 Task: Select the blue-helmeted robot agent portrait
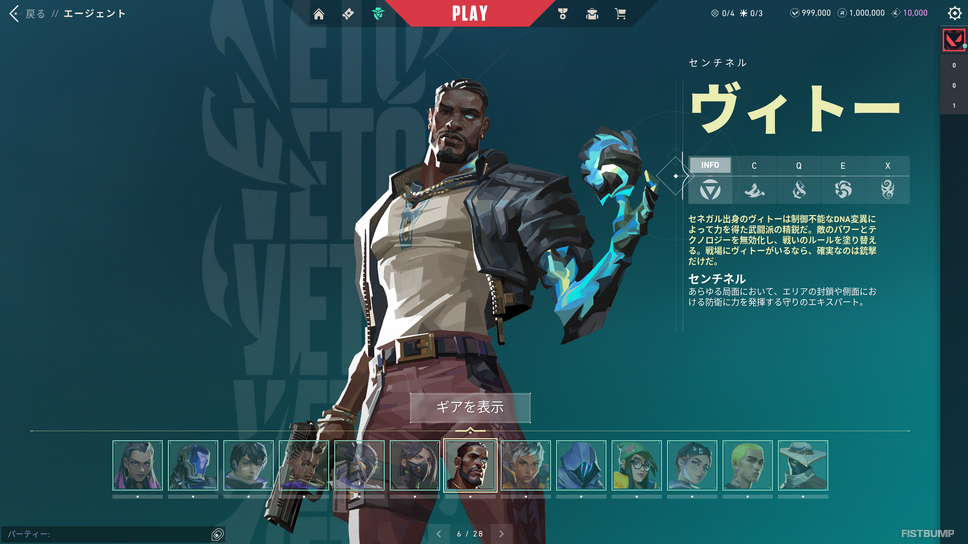coord(193,465)
